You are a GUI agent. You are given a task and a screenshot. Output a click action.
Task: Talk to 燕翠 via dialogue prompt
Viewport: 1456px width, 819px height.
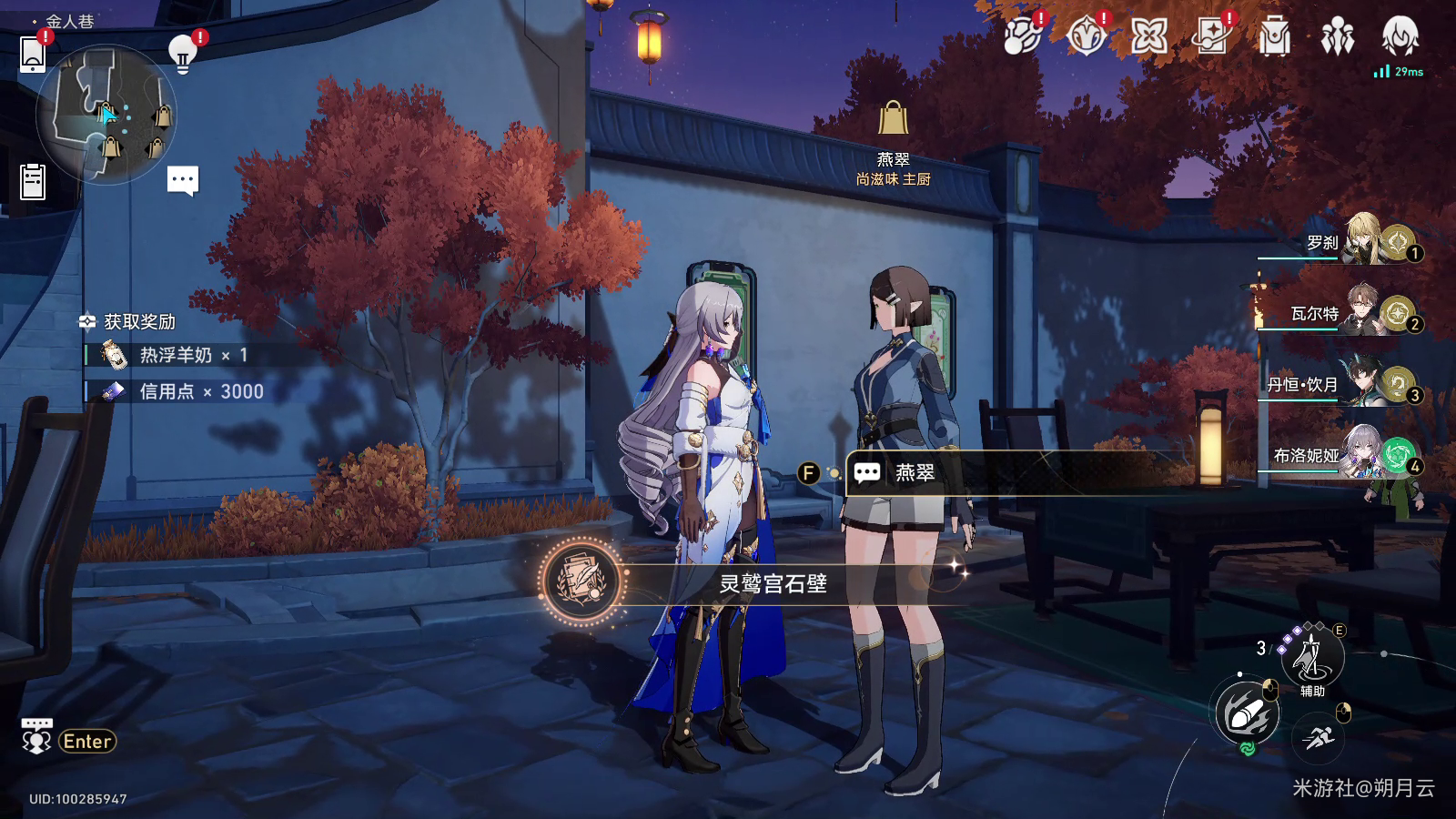point(914,473)
